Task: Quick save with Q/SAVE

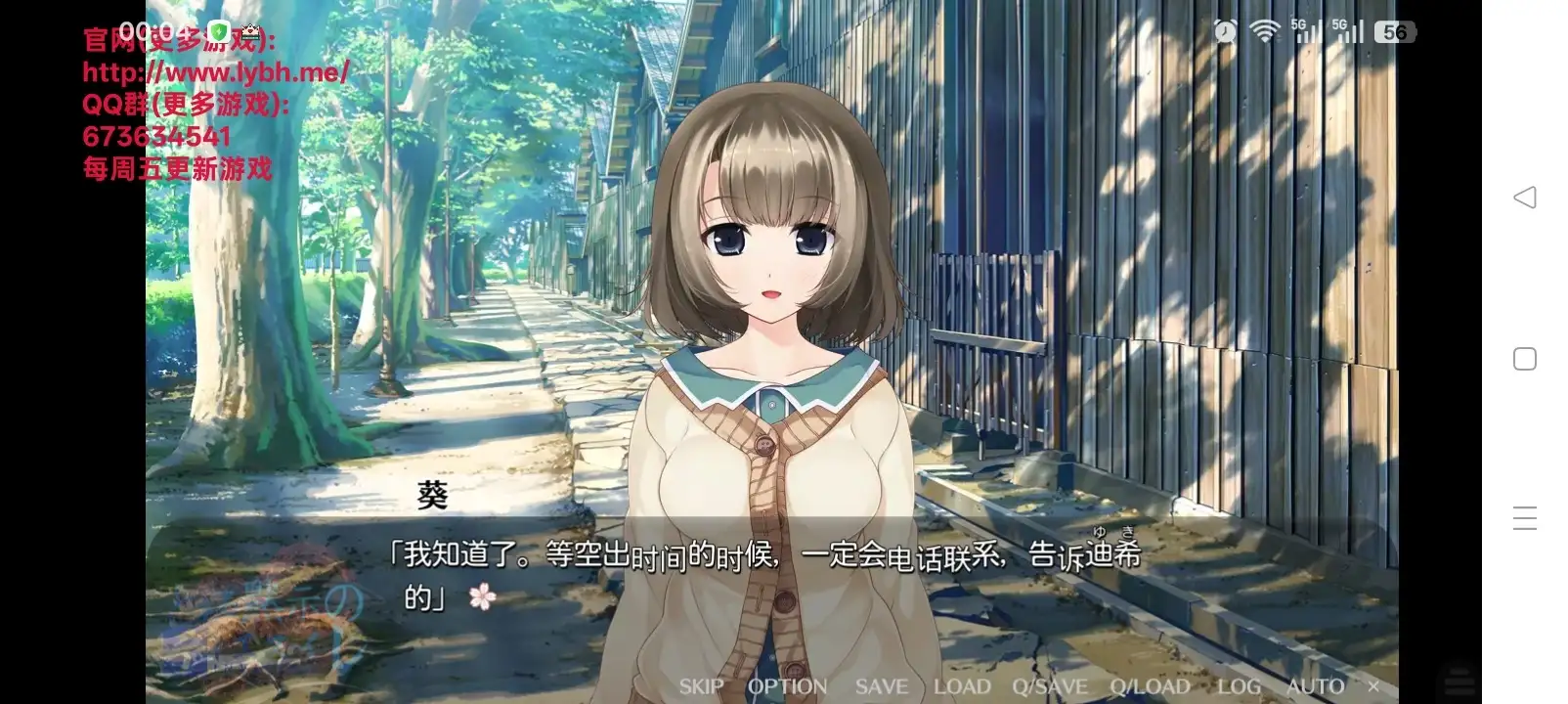Action: click(x=1050, y=686)
